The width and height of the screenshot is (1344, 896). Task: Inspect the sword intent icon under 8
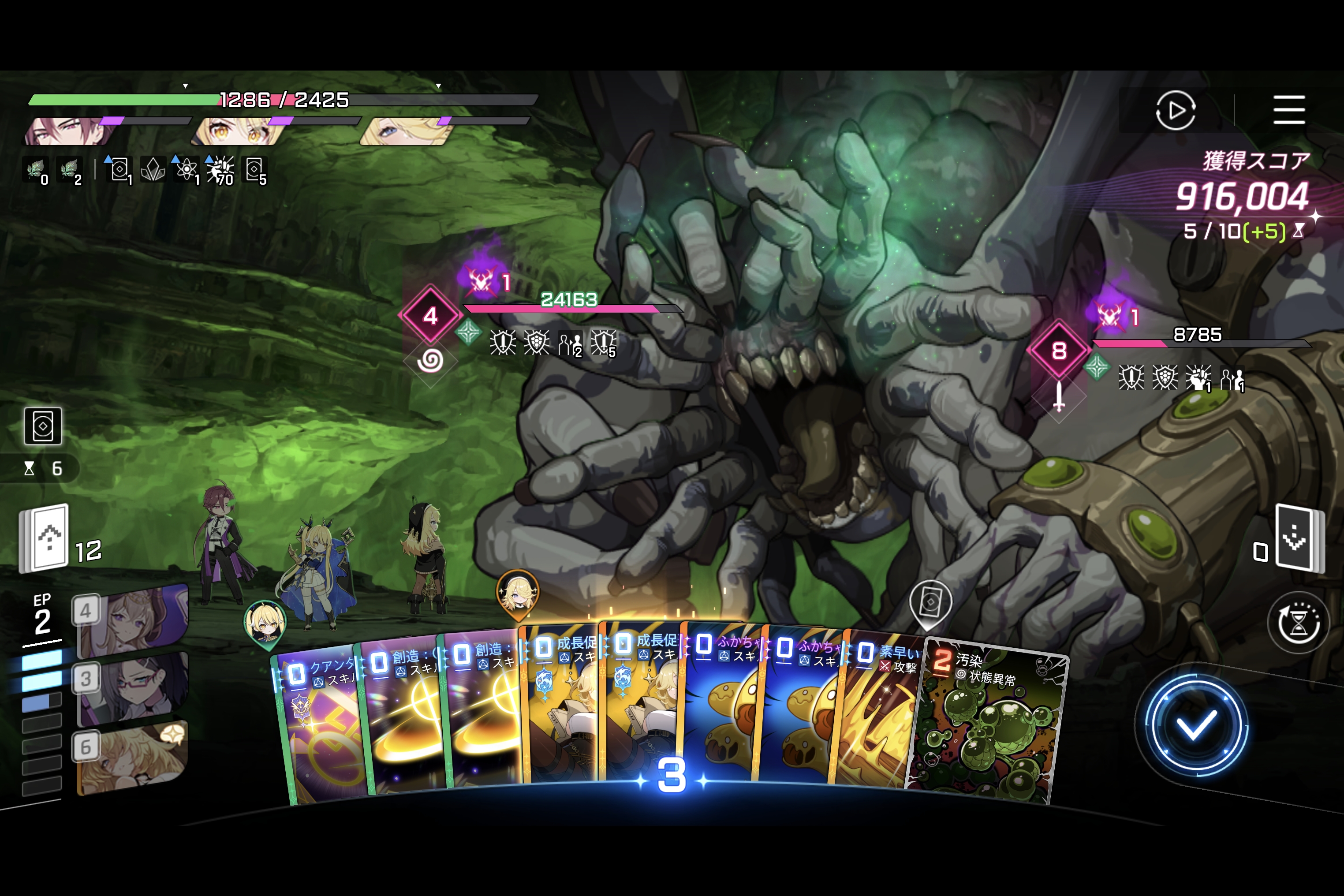(x=1059, y=396)
